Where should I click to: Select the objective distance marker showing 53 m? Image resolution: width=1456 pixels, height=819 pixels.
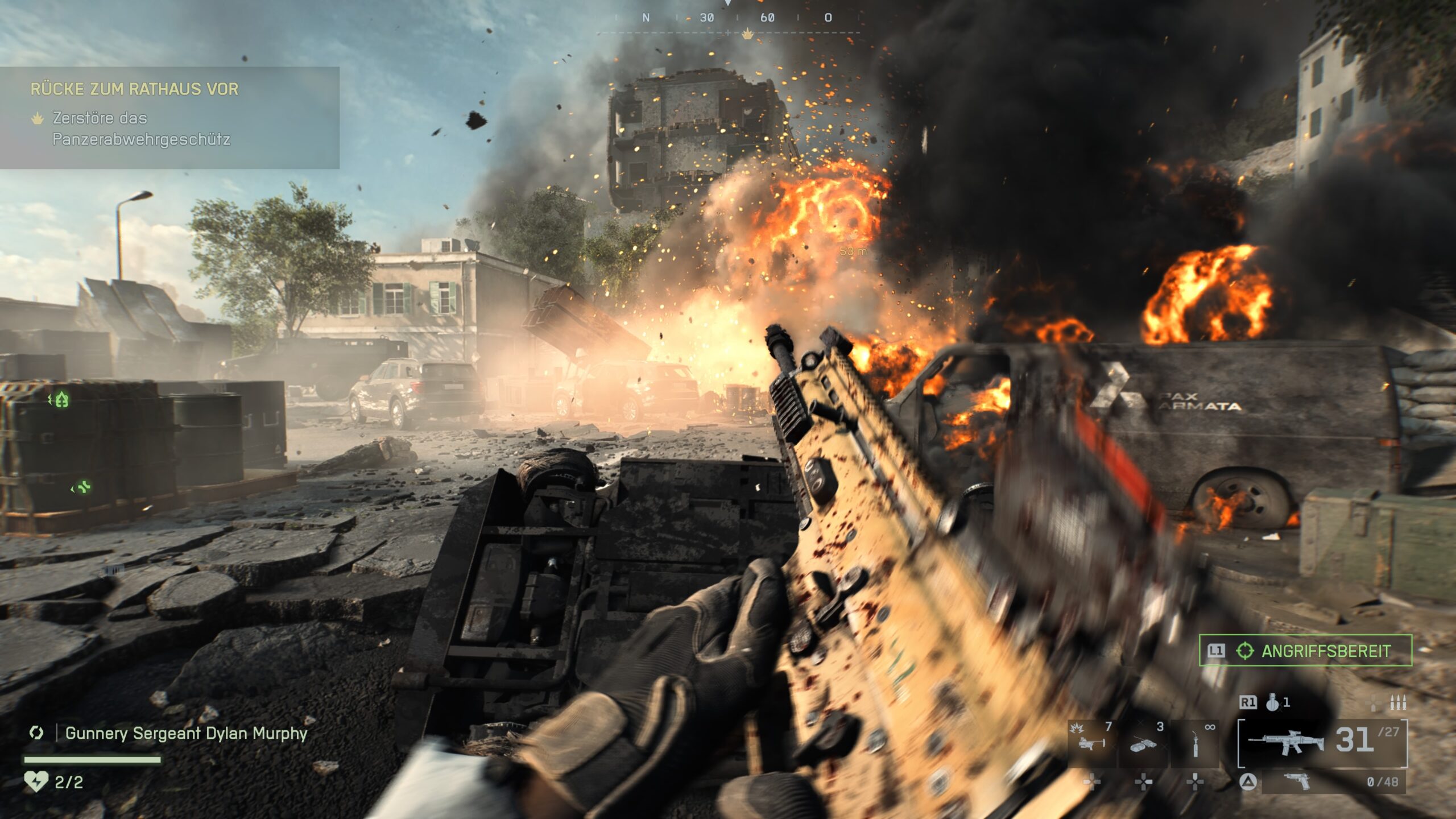pyautogui.click(x=853, y=251)
